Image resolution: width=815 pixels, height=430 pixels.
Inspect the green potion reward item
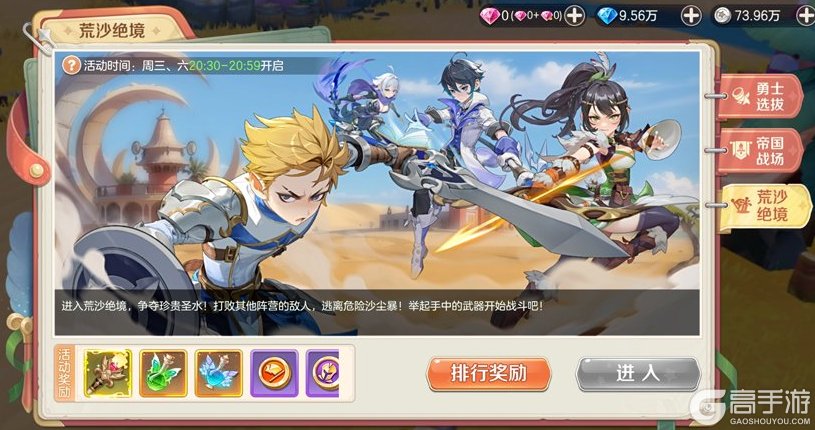[x=163, y=373]
